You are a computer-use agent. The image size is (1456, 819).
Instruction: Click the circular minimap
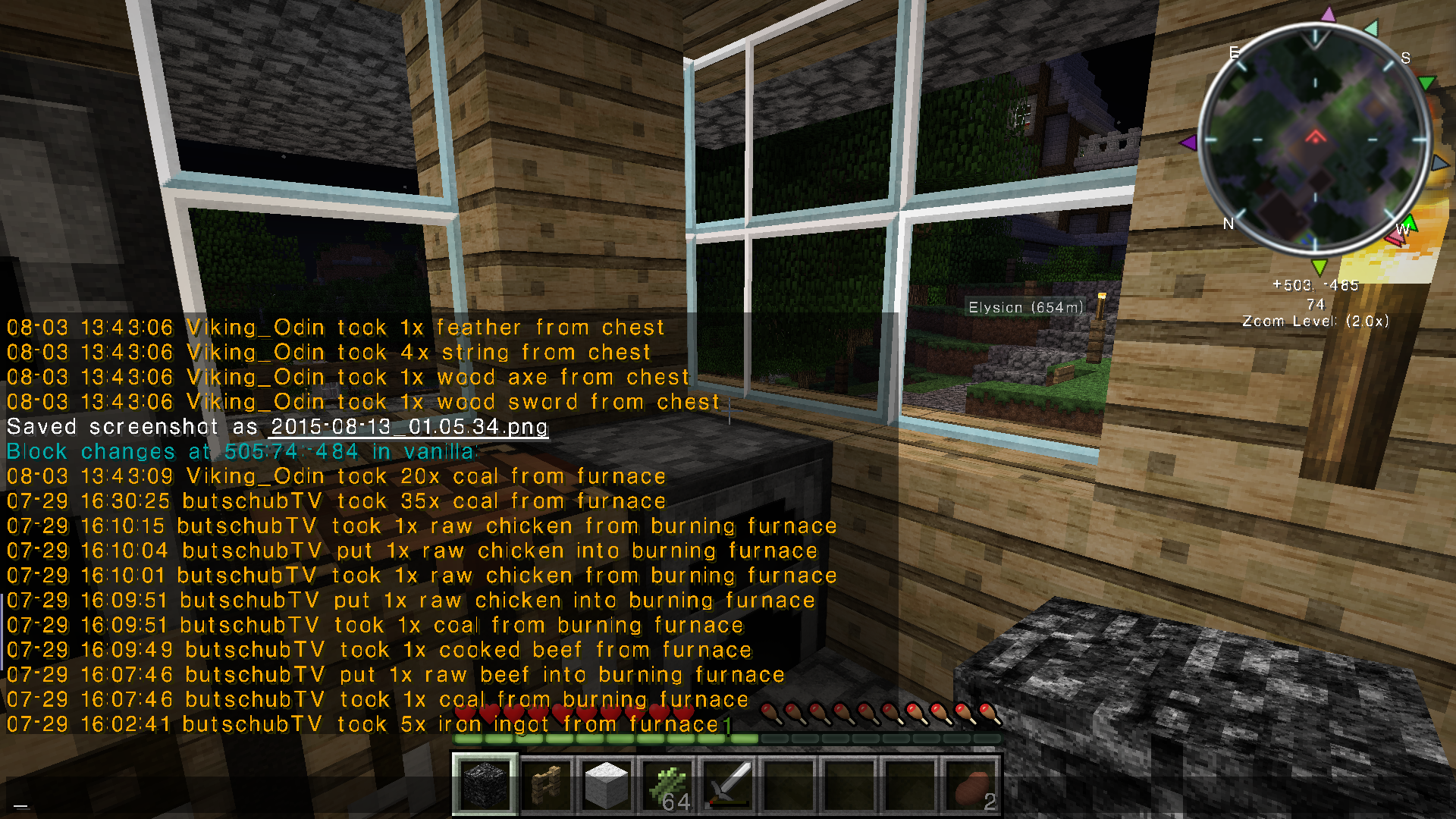(x=1315, y=140)
